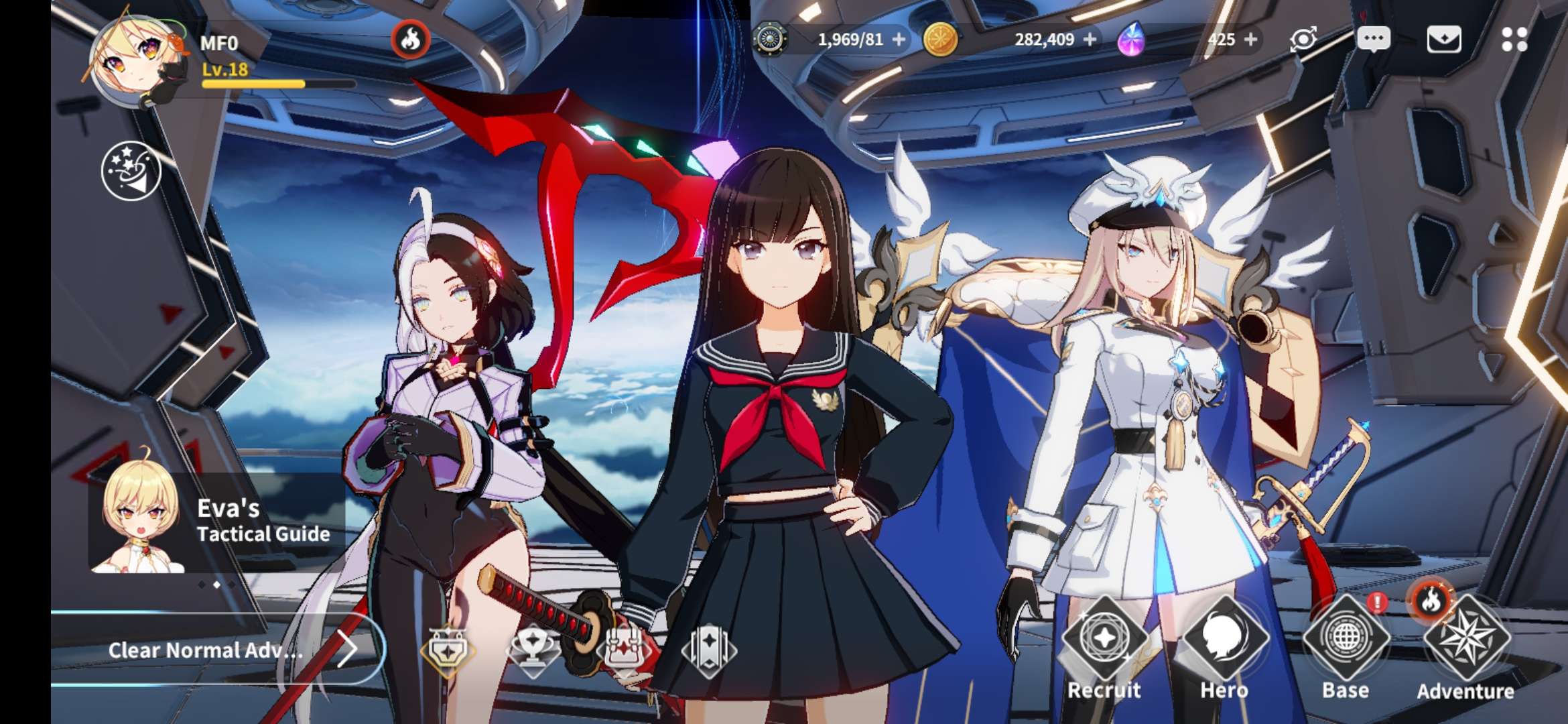Open the party popper event icon
Image resolution: width=1568 pixels, height=724 pixels.
coord(131,172)
